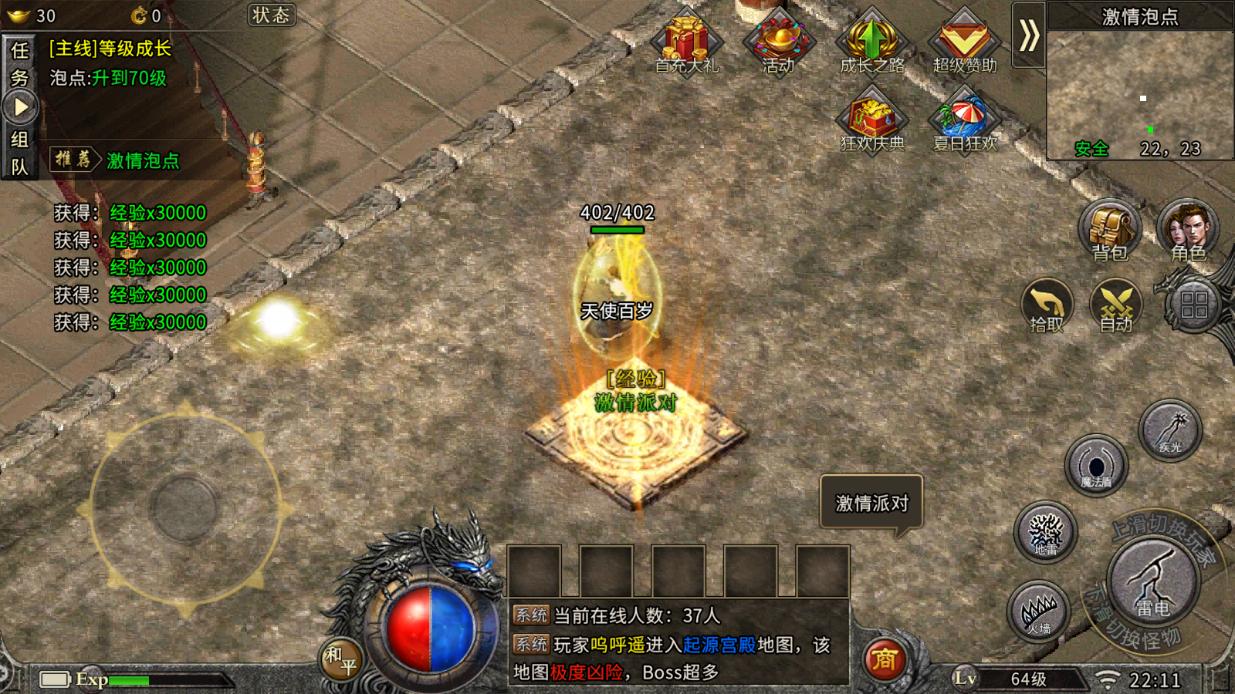Toggle the 和平 peace attack mode
1235x694 pixels.
coord(341,658)
